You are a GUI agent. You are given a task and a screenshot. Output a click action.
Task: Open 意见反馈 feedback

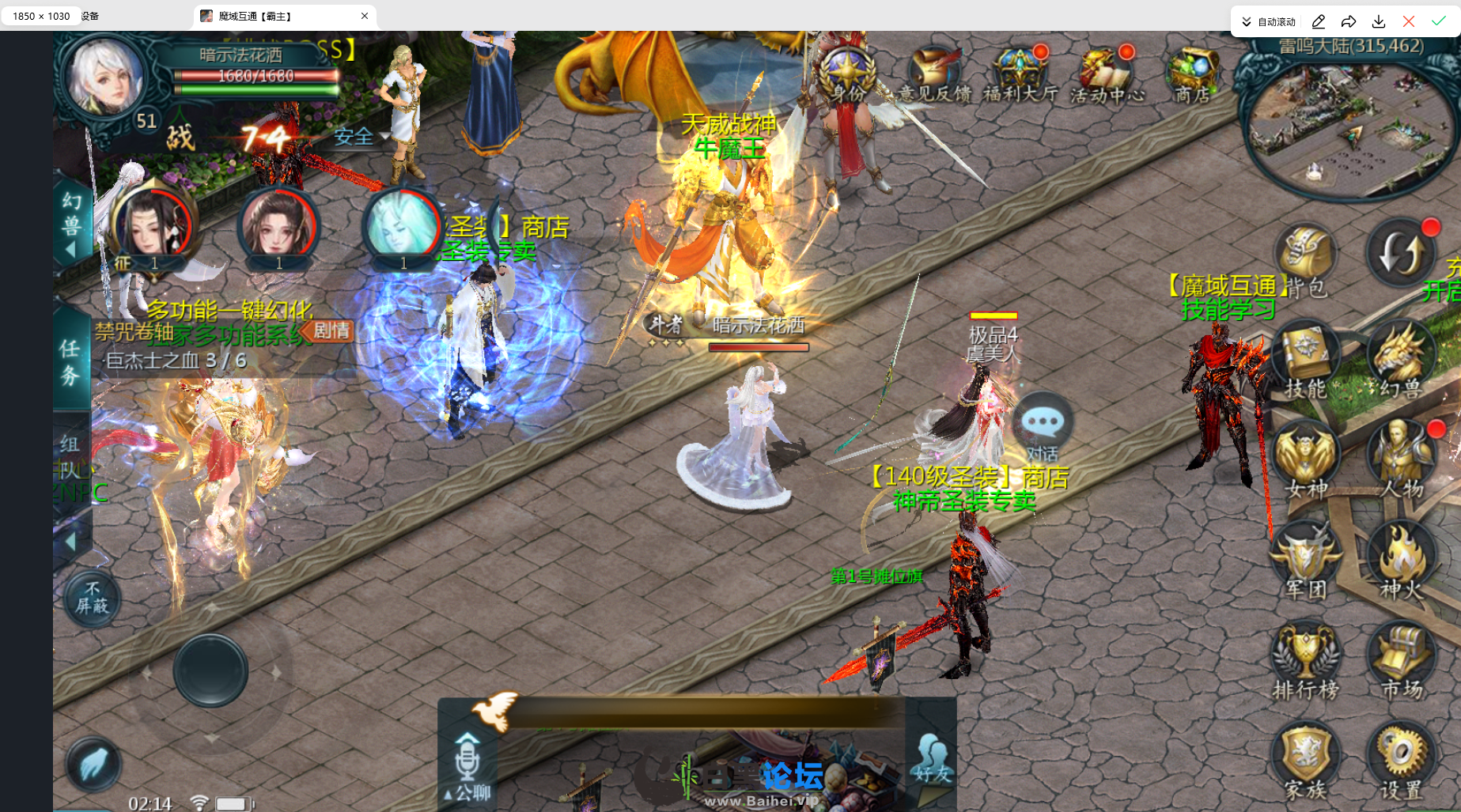[934, 75]
